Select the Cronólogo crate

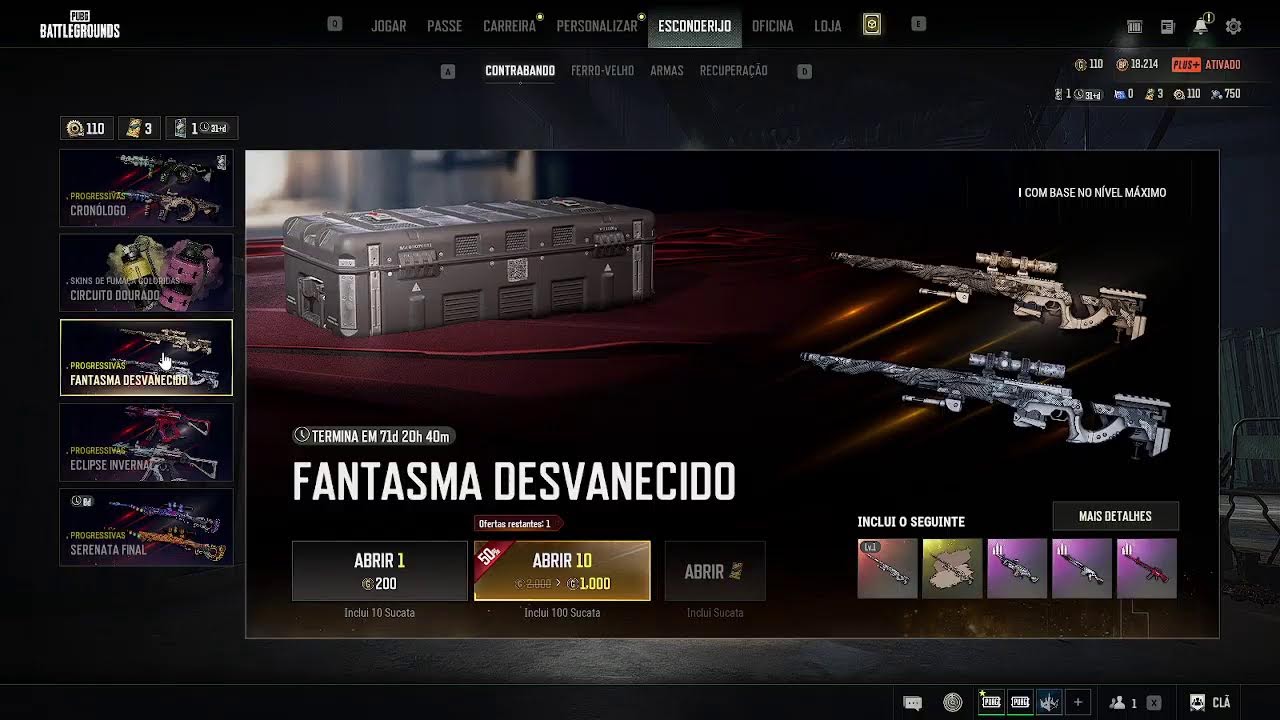(x=146, y=188)
